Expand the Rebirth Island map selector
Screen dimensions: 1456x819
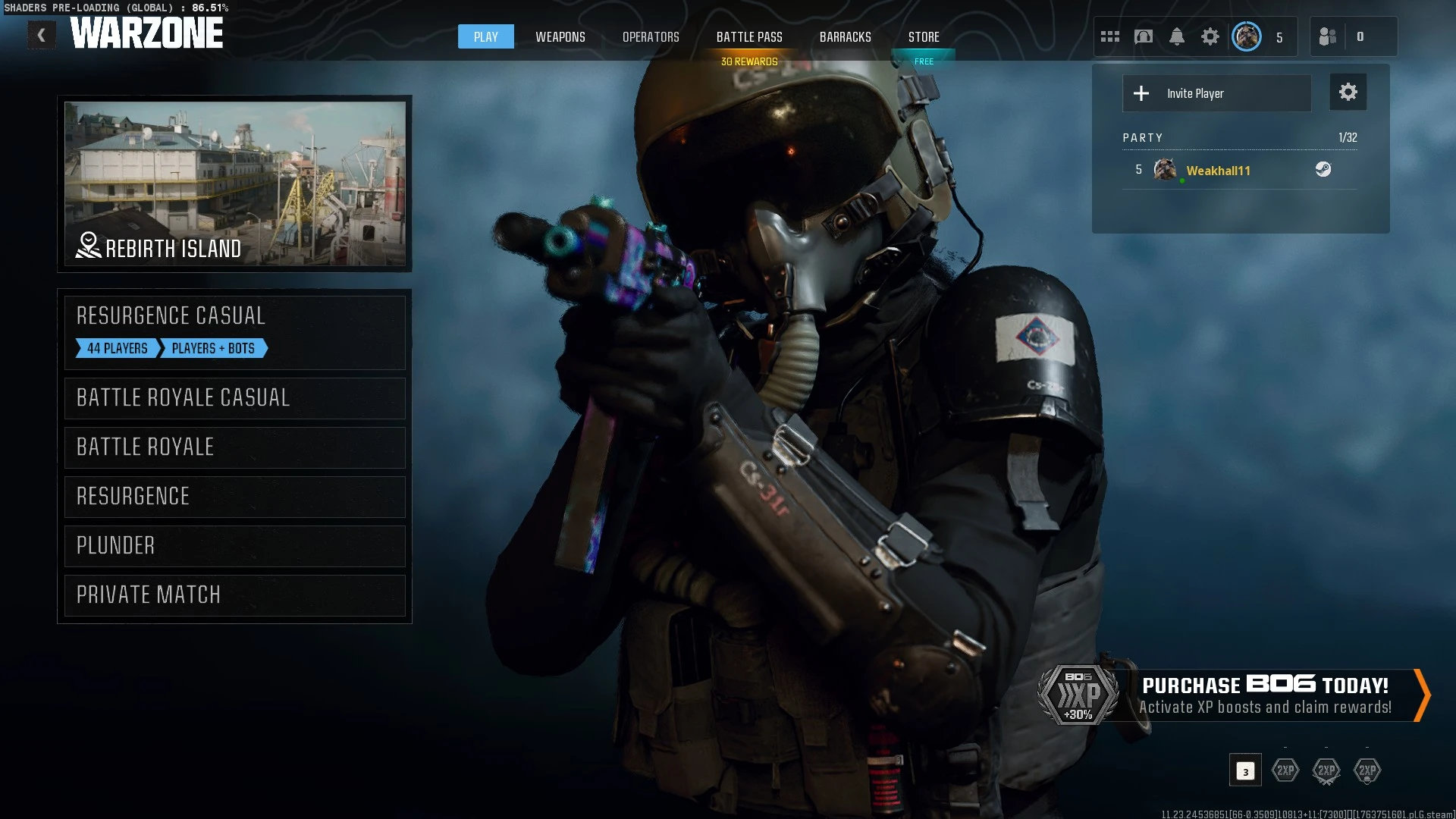tap(234, 184)
